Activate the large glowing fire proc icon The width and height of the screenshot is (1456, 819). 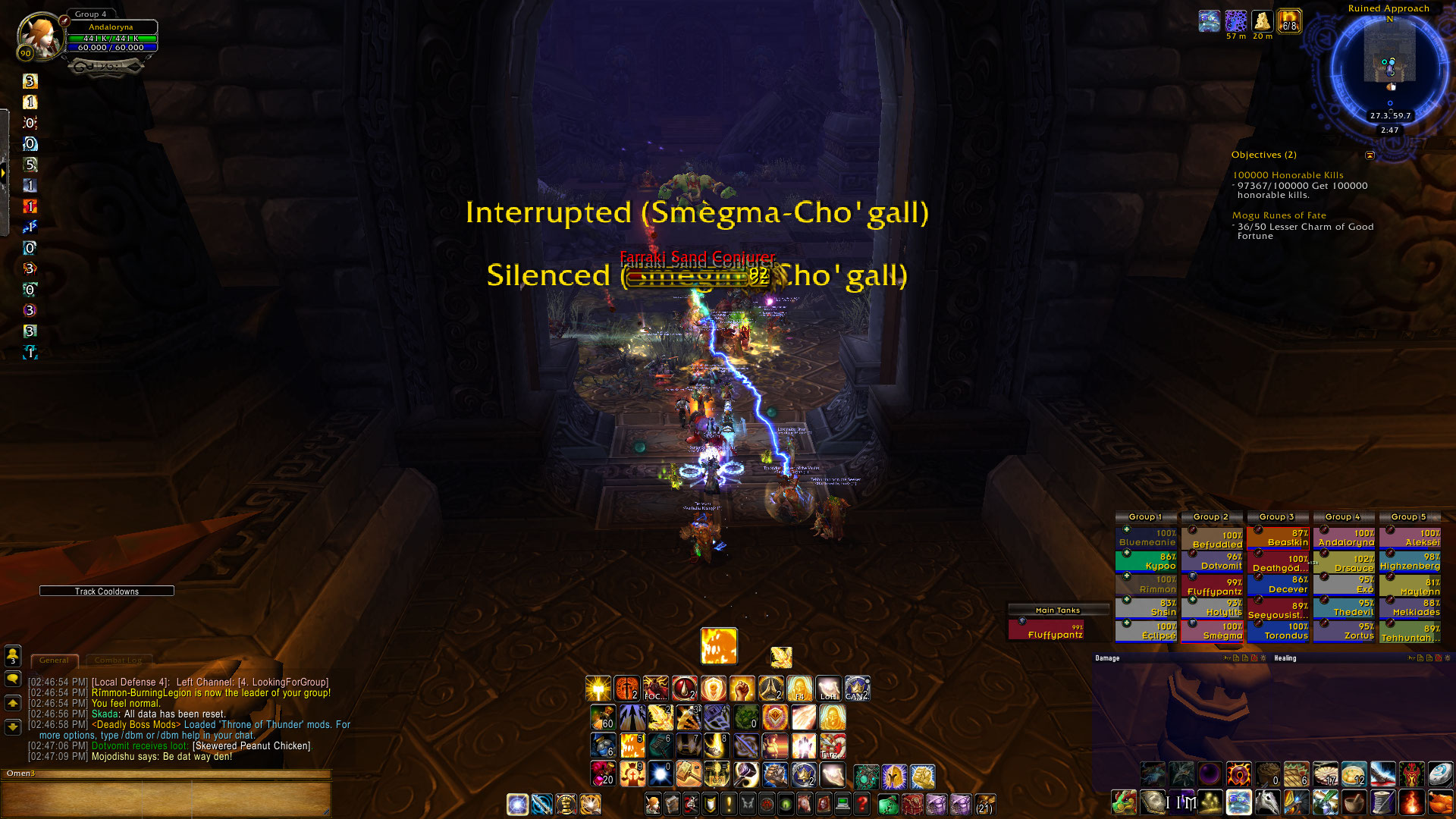[x=718, y=646]
